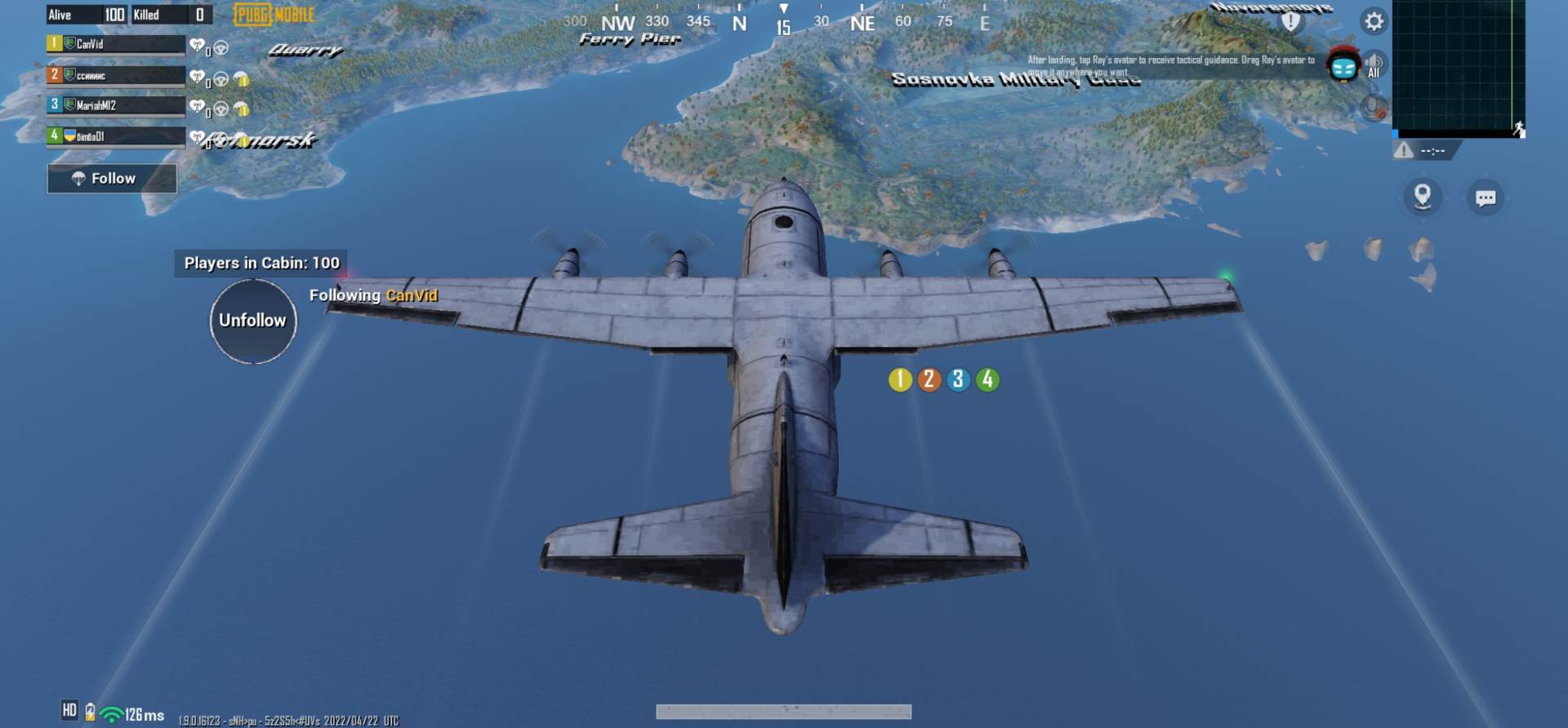Tap the map marker location icon
The image size is (1568, 728).
click(x=1421, y=198)
